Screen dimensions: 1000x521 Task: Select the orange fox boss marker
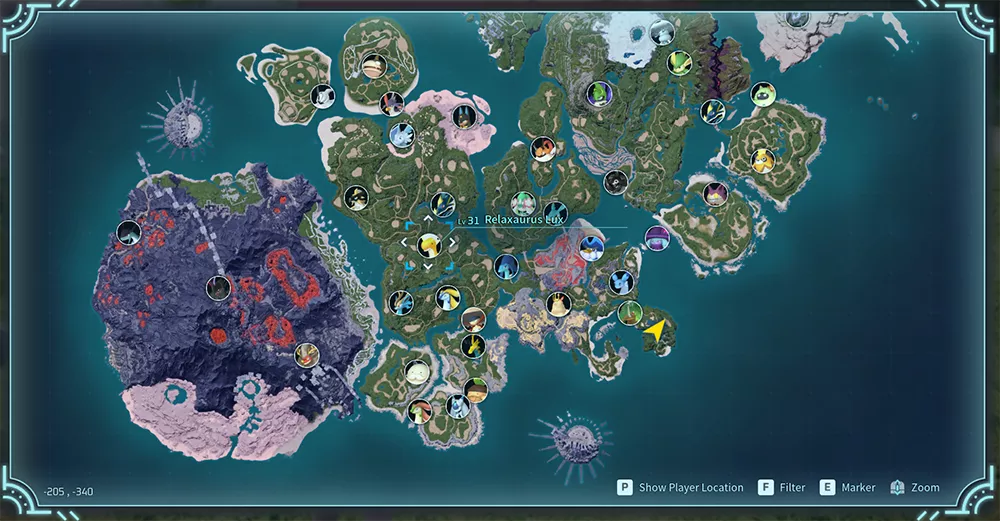point(543,149)
